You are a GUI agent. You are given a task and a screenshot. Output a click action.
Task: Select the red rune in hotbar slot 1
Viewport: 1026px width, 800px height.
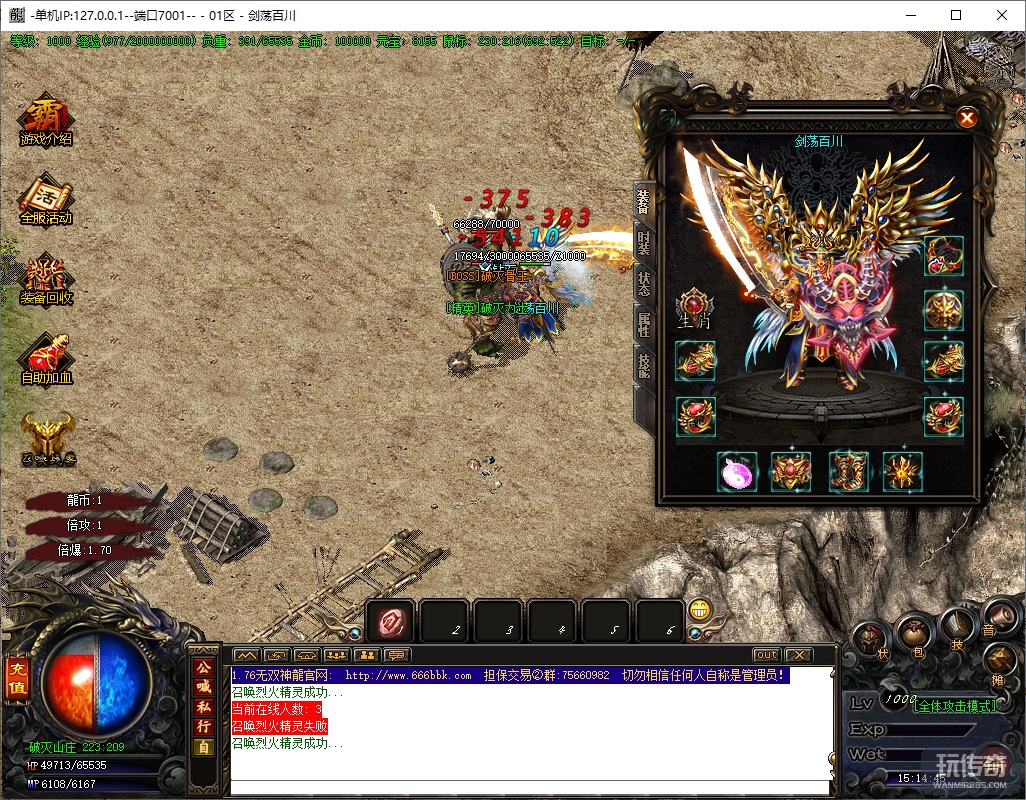point(390,624)
